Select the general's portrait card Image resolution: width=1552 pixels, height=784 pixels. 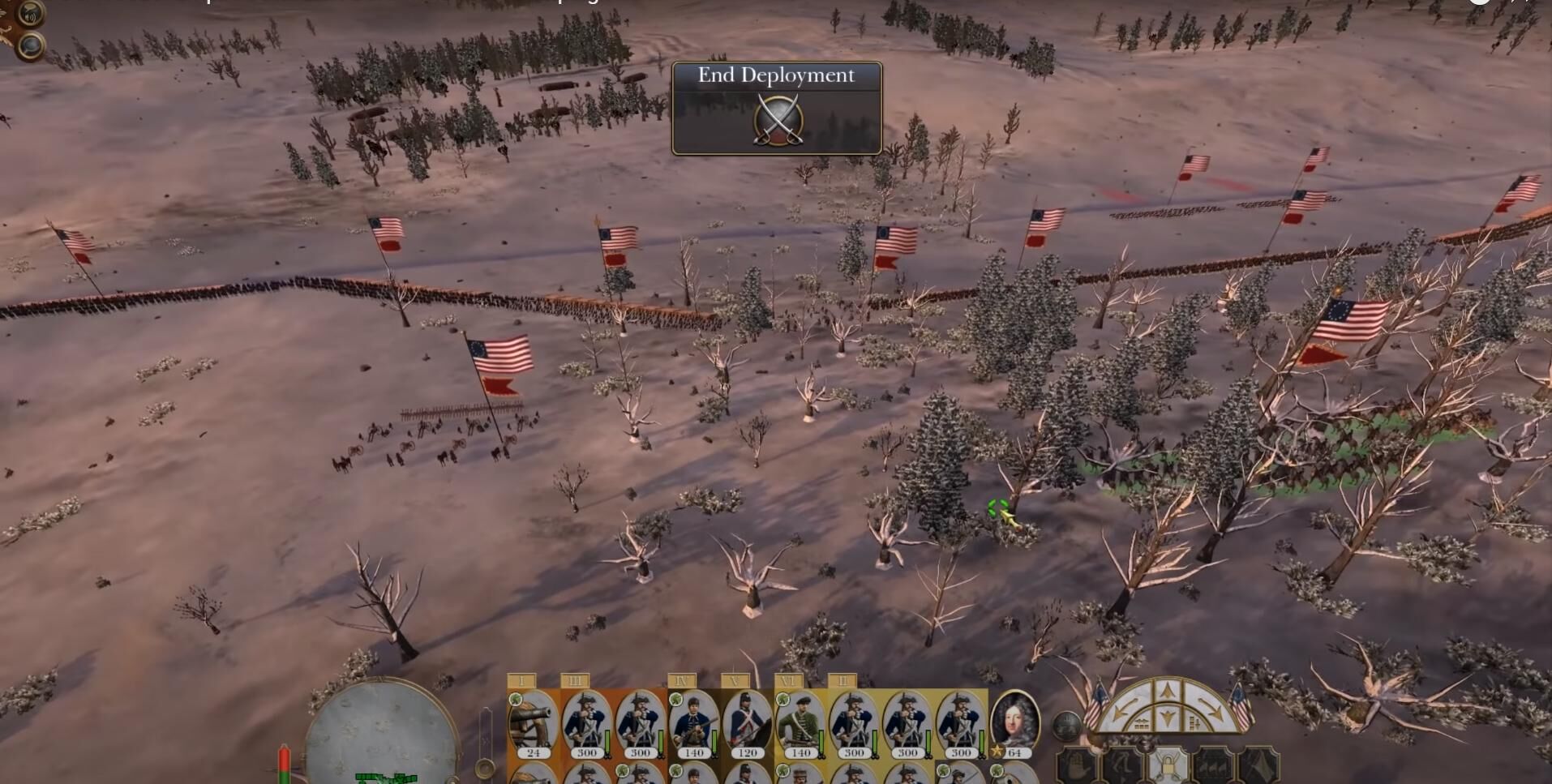pos(1014,722)
